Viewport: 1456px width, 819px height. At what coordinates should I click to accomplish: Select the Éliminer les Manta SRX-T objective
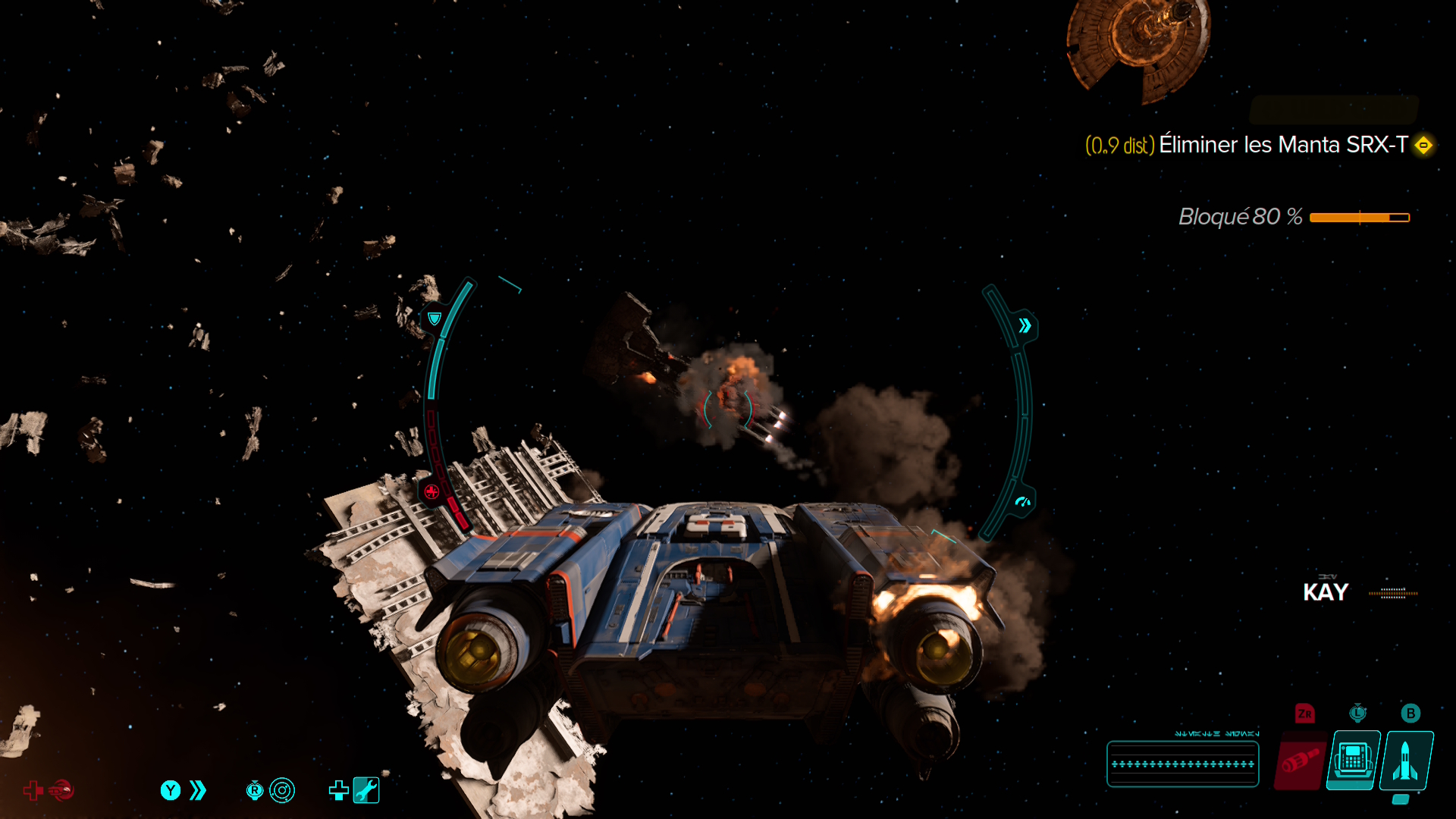point(1282,145)
